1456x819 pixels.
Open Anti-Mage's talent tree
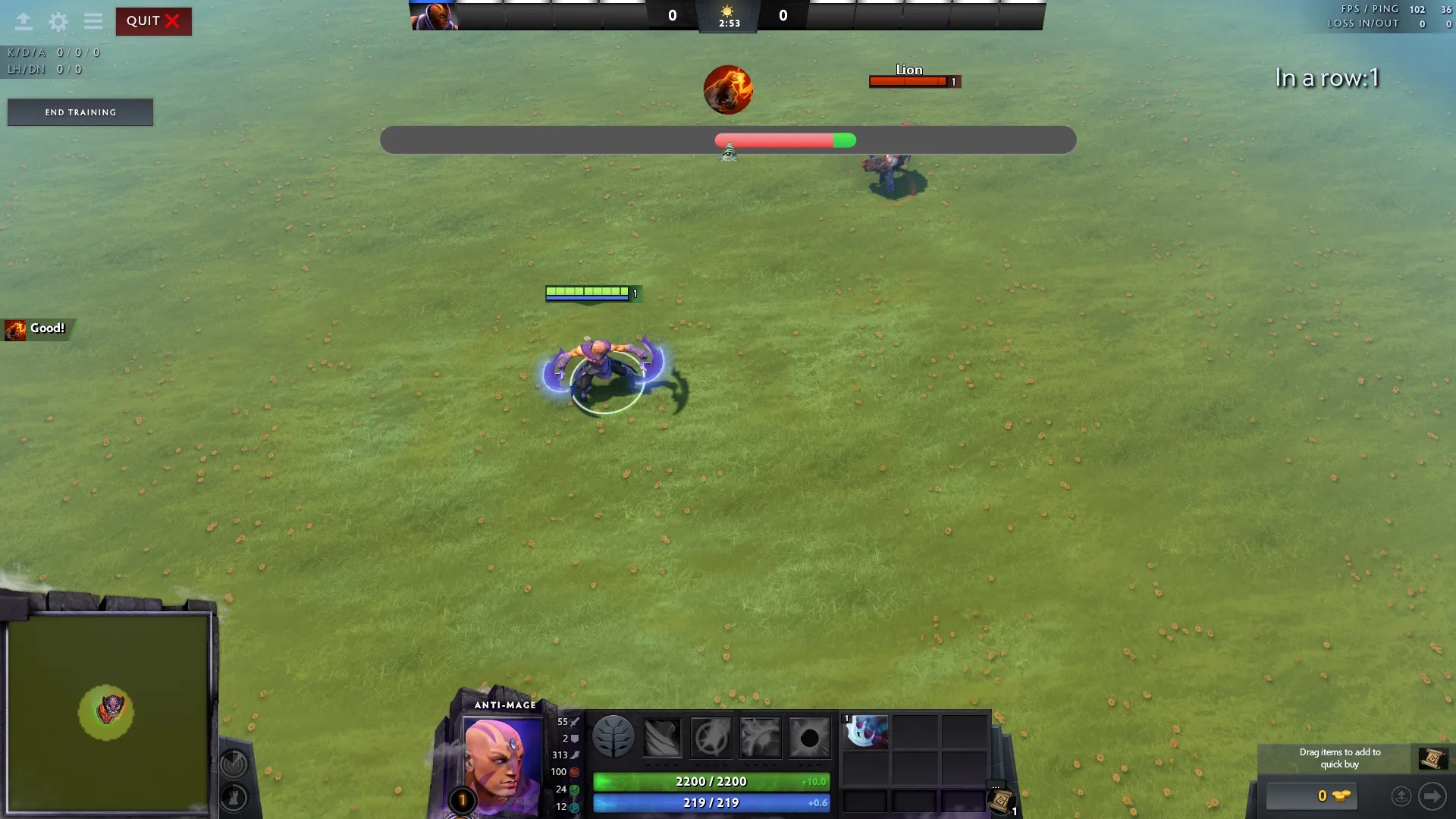point(613,736)
